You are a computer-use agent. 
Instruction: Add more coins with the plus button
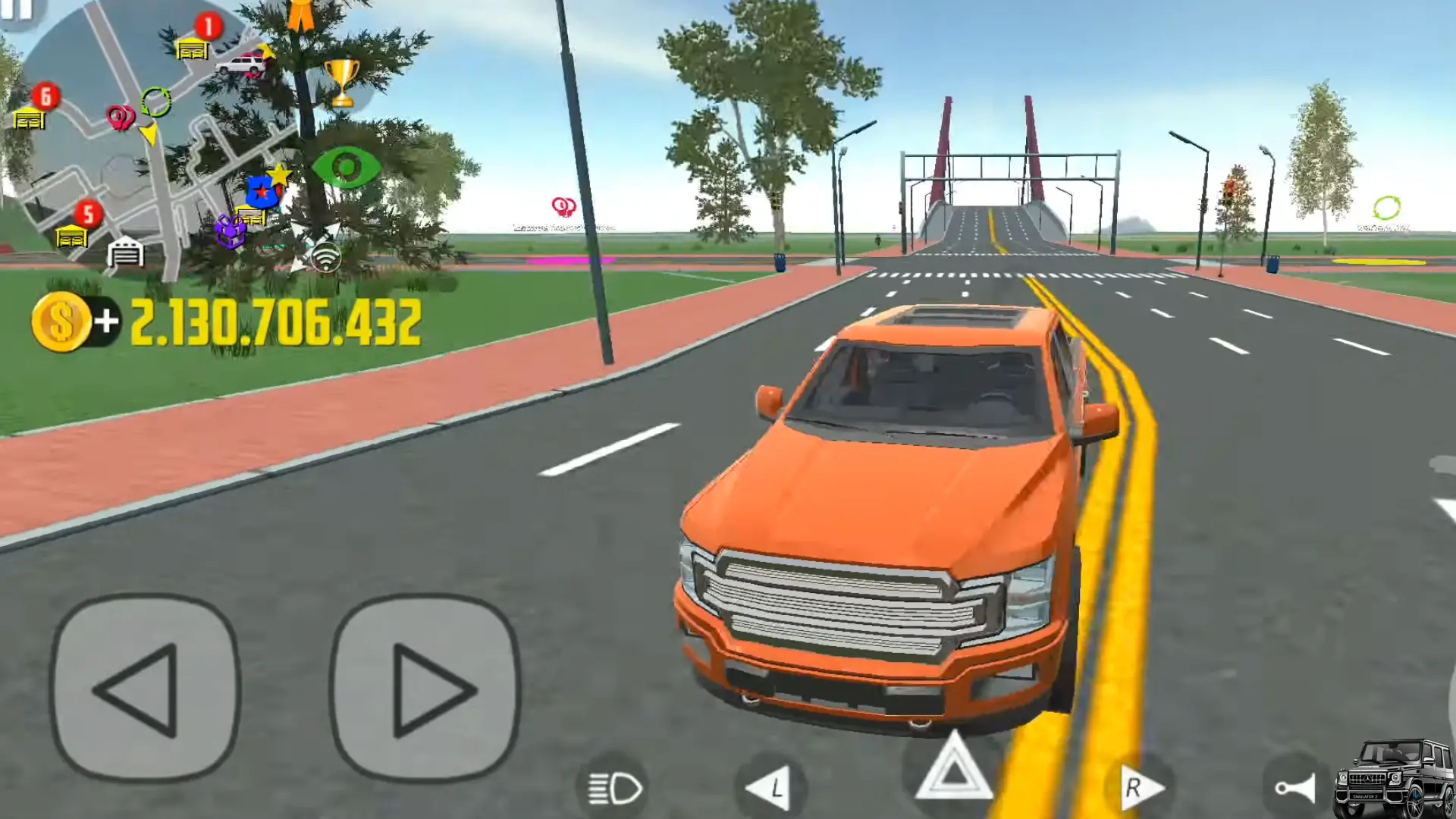point(106,322)
